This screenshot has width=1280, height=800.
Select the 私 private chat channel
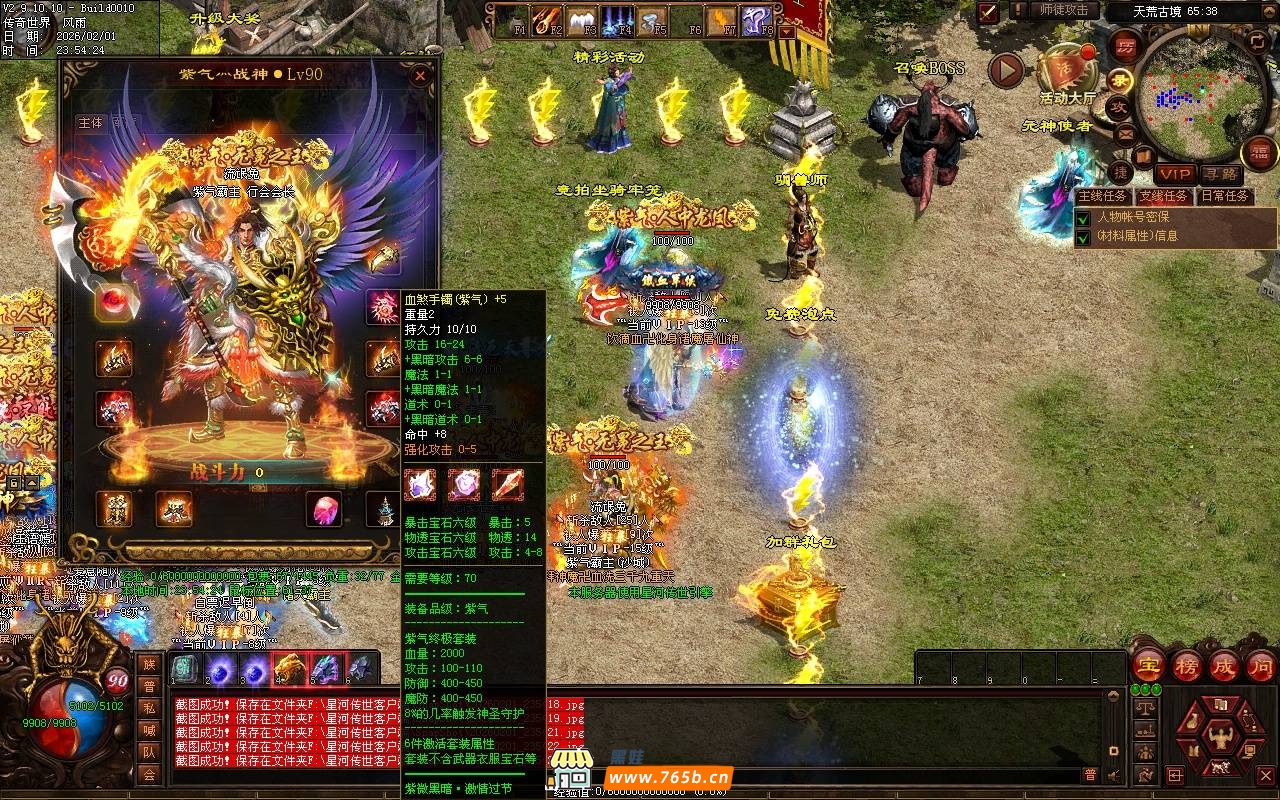(x=148, y=708)
